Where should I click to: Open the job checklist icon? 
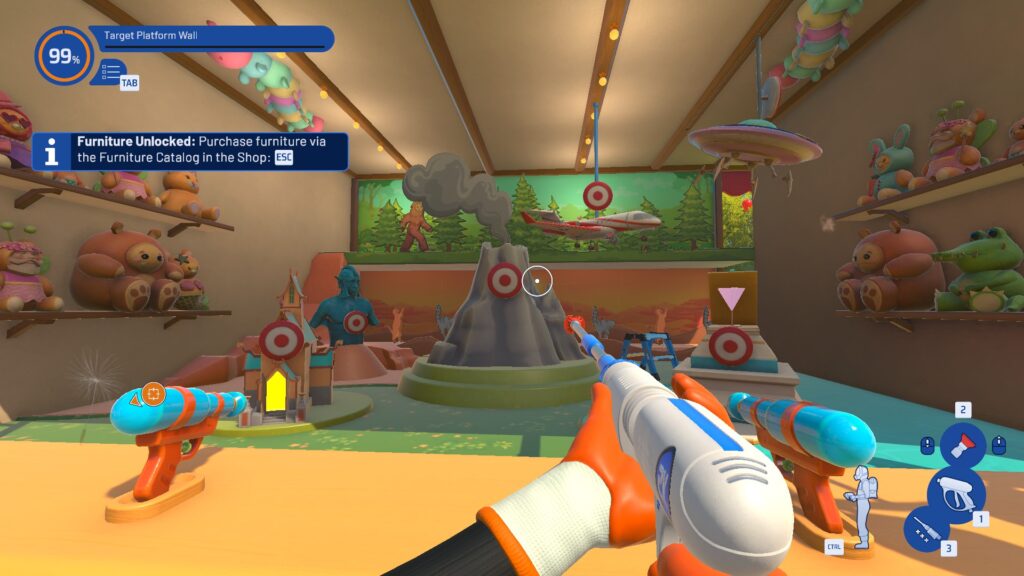point(111,72)
